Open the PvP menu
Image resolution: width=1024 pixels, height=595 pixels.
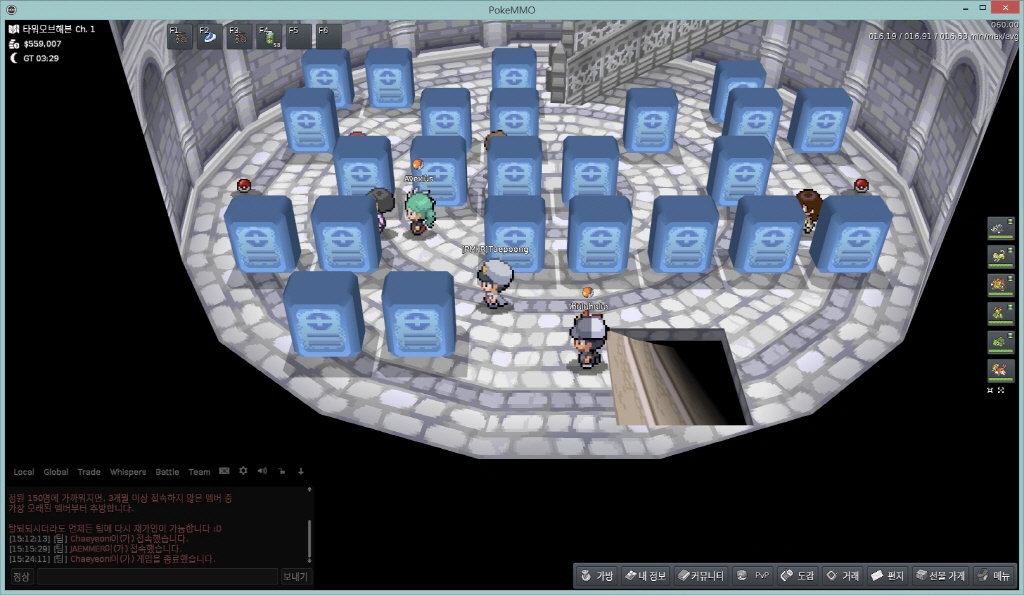tap(753, 576)
